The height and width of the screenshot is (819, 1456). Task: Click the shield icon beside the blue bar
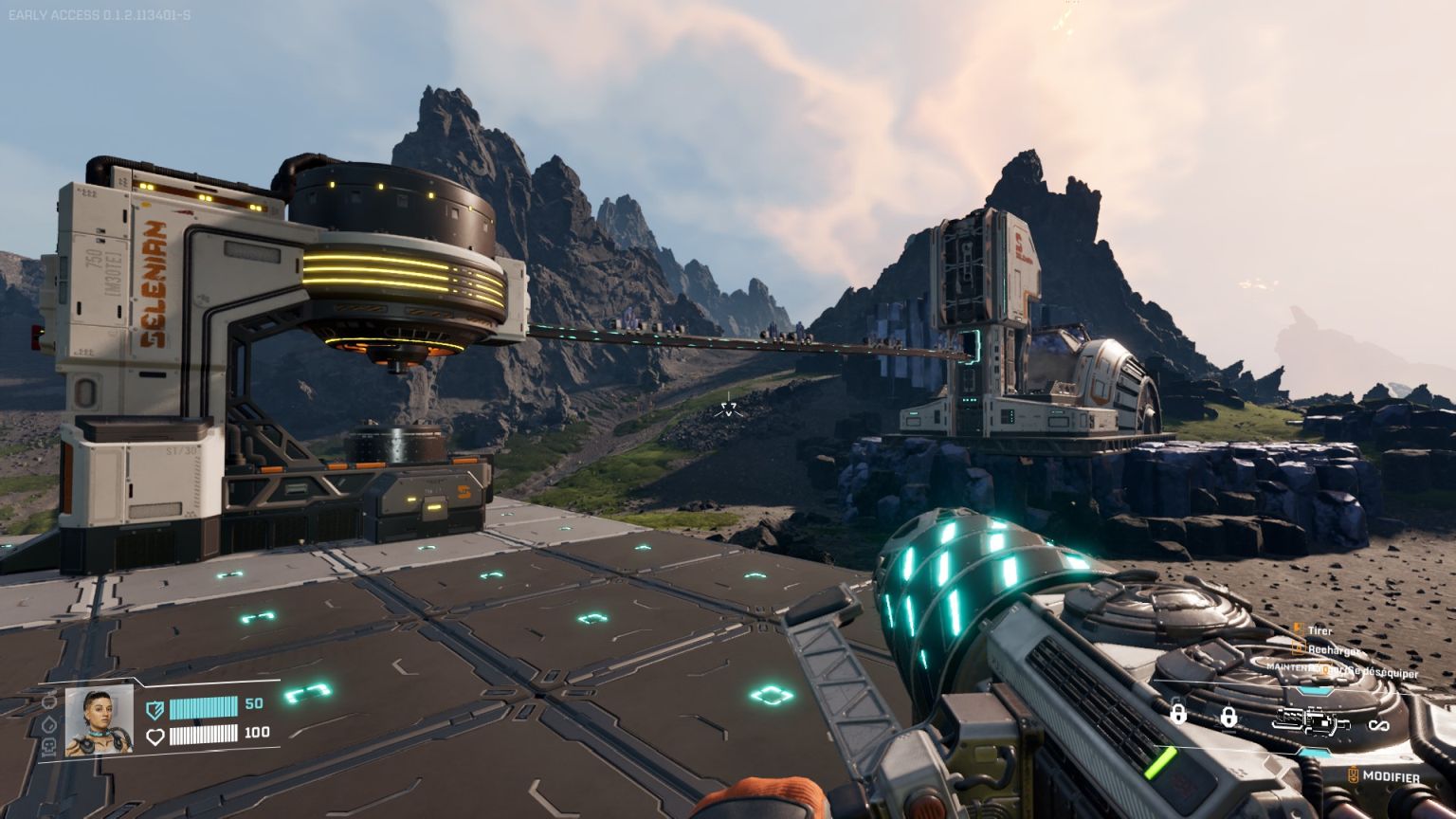click(155, 708)
